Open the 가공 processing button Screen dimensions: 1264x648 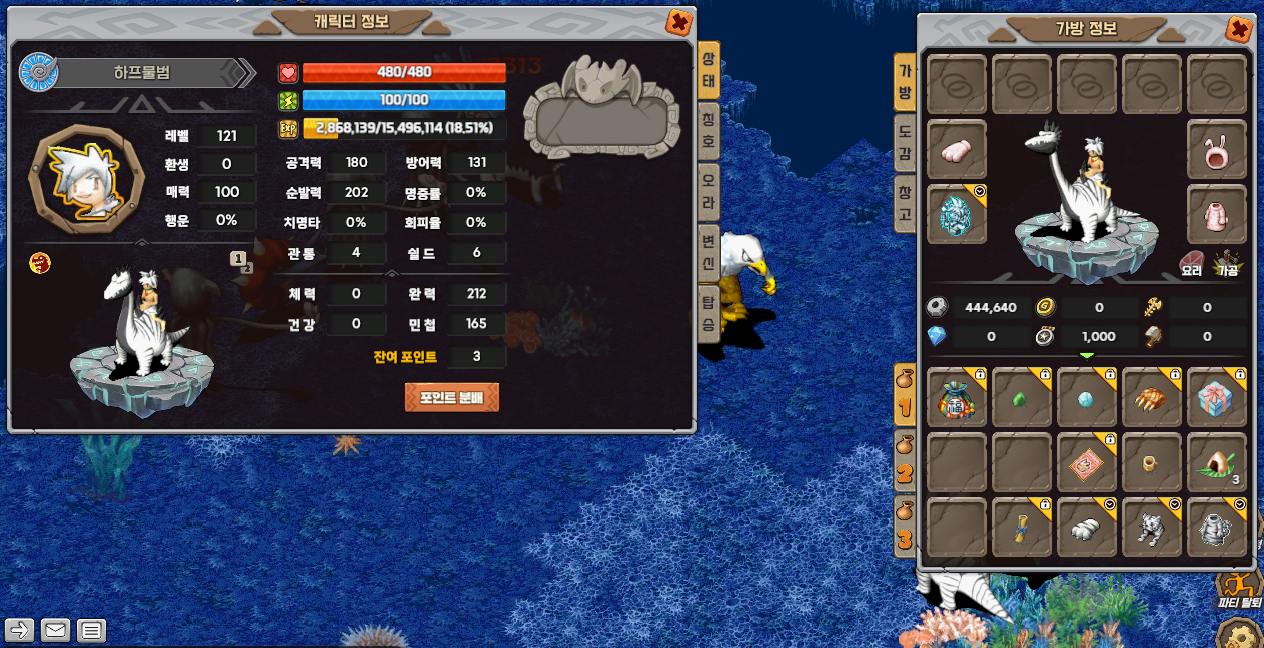coord(1227,262)
